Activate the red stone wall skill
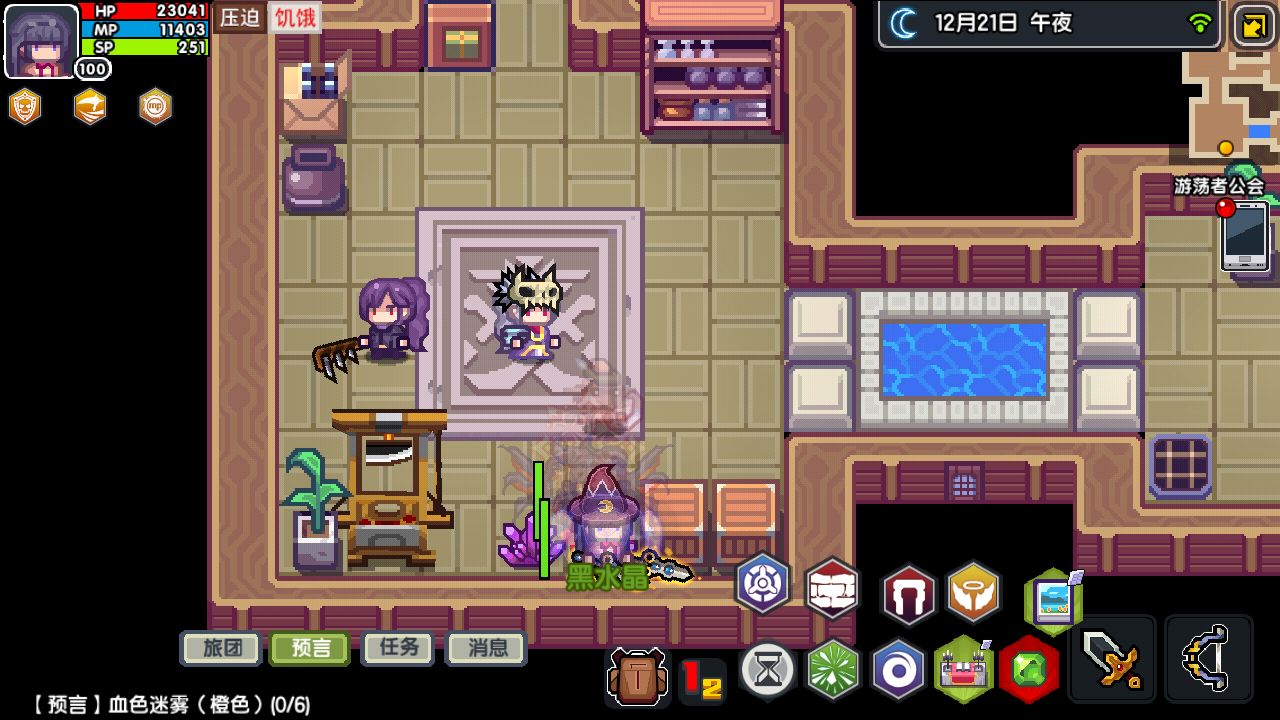The image size is (1280, 720). (x=832, y=590)
